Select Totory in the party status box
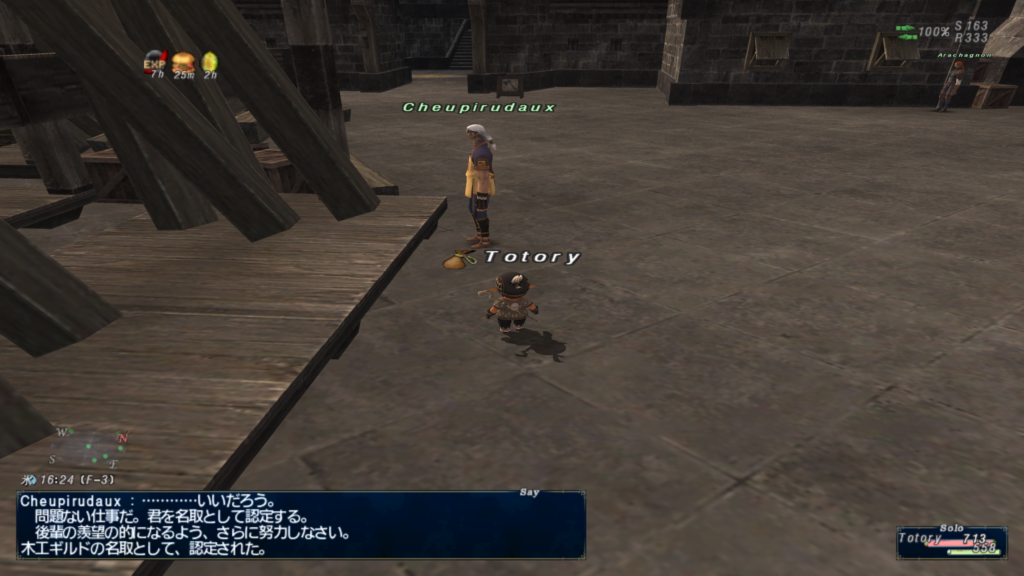Viewport: 1024px width, 576px height. click(951, 542)
